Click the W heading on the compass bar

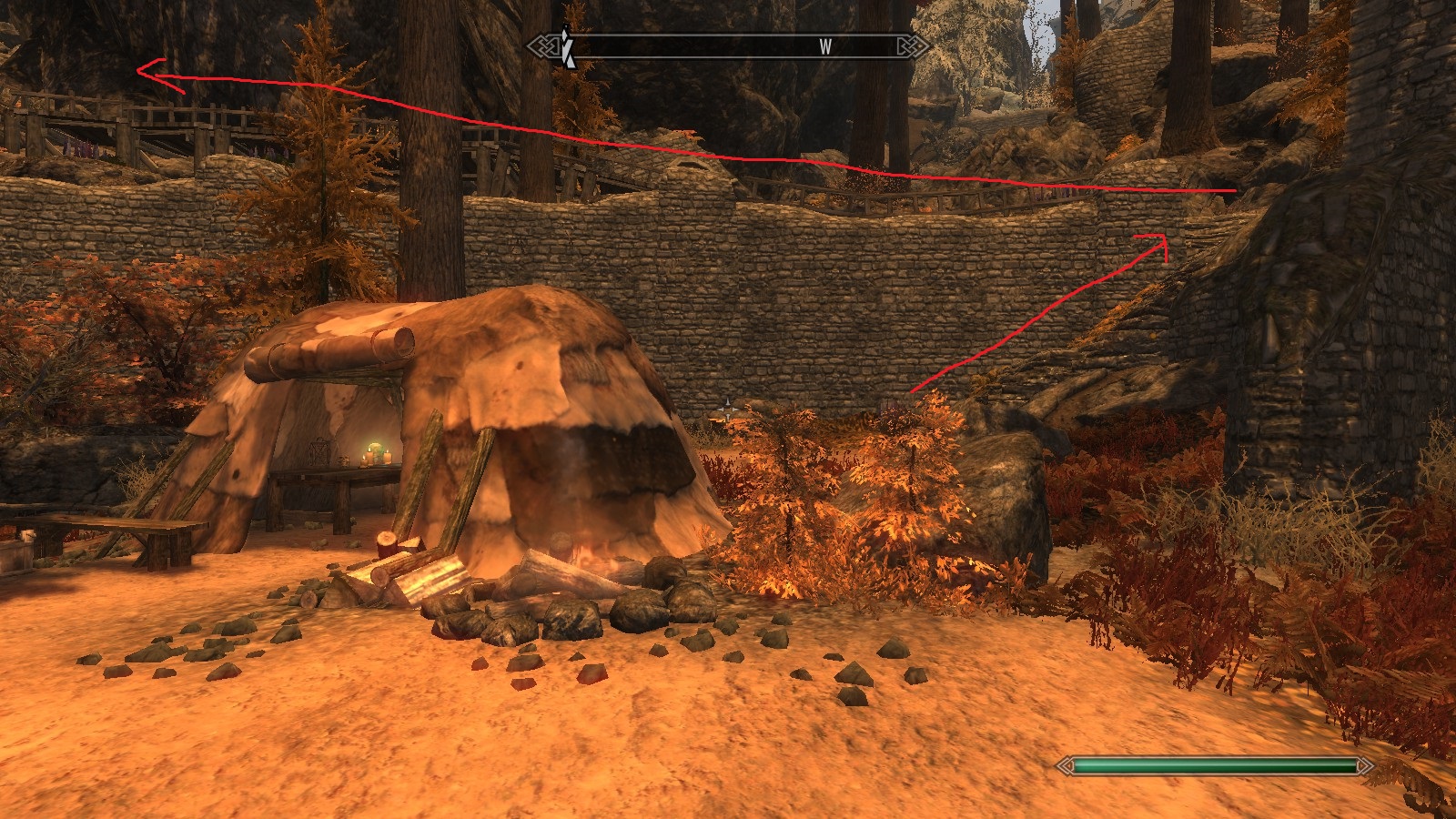825,47
